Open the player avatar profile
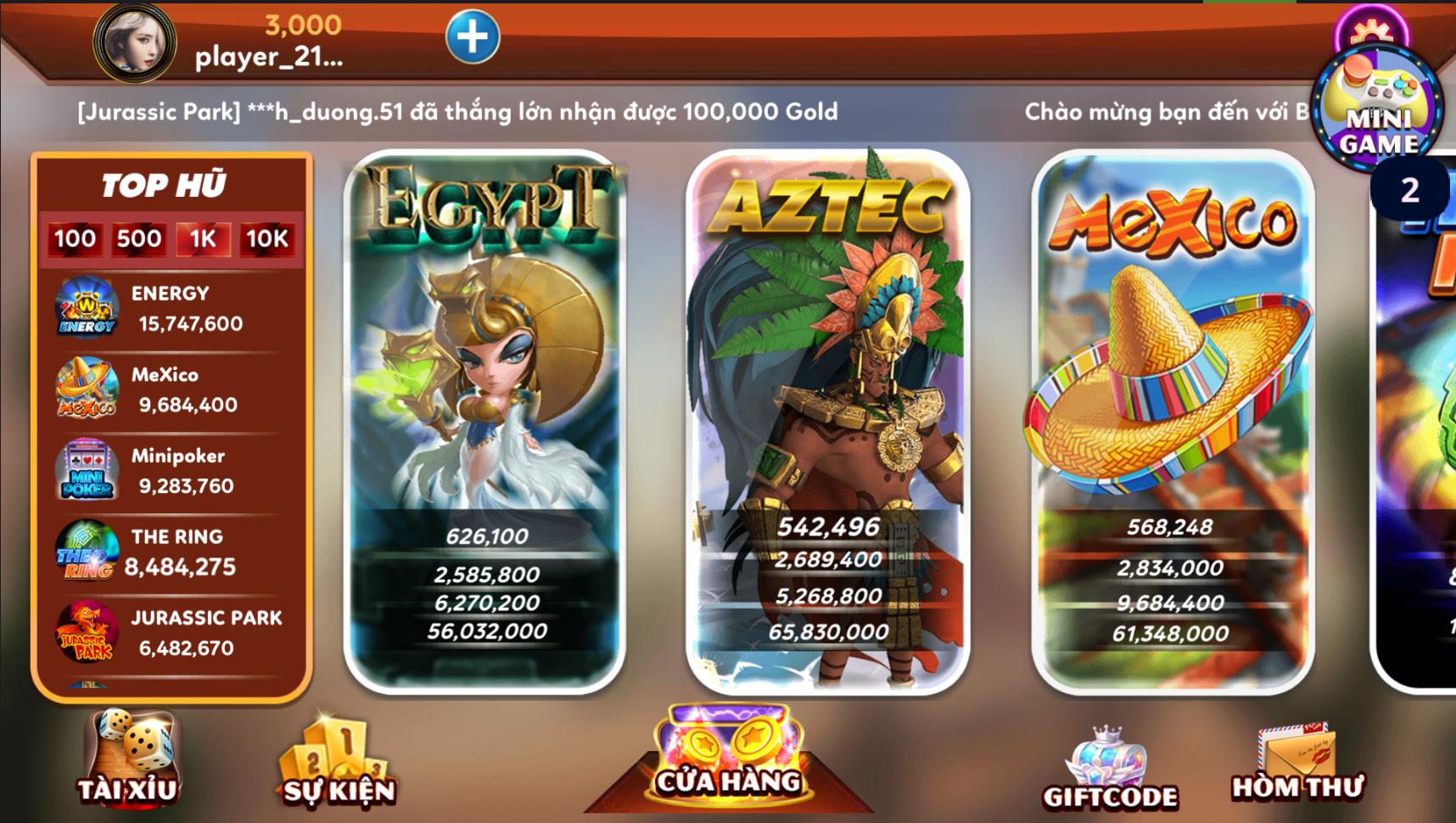The height and width of the screenshot is (823, 1456). click(134, 42)
